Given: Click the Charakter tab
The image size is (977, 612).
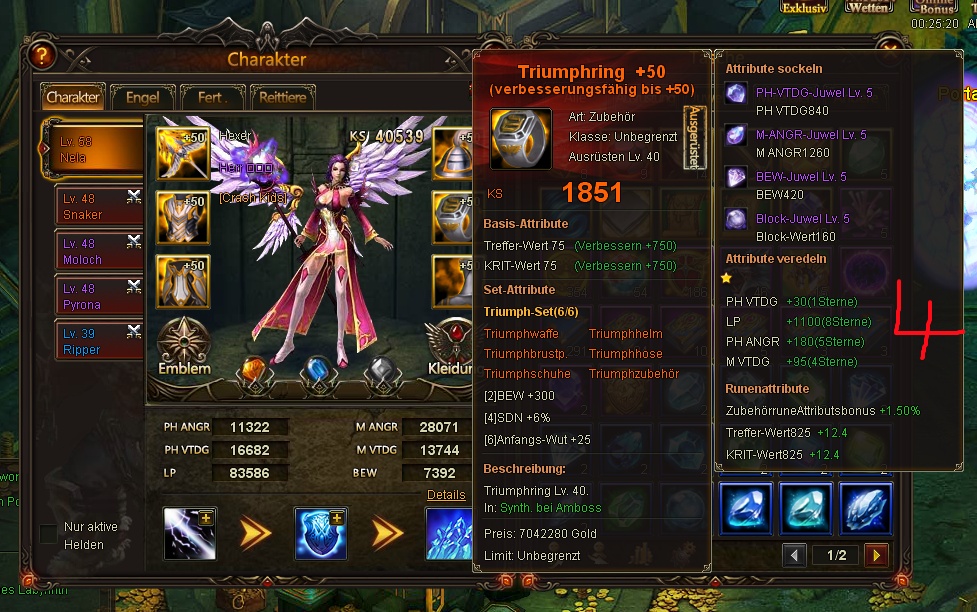Looking at the screenshot, I should coord(73,97).
